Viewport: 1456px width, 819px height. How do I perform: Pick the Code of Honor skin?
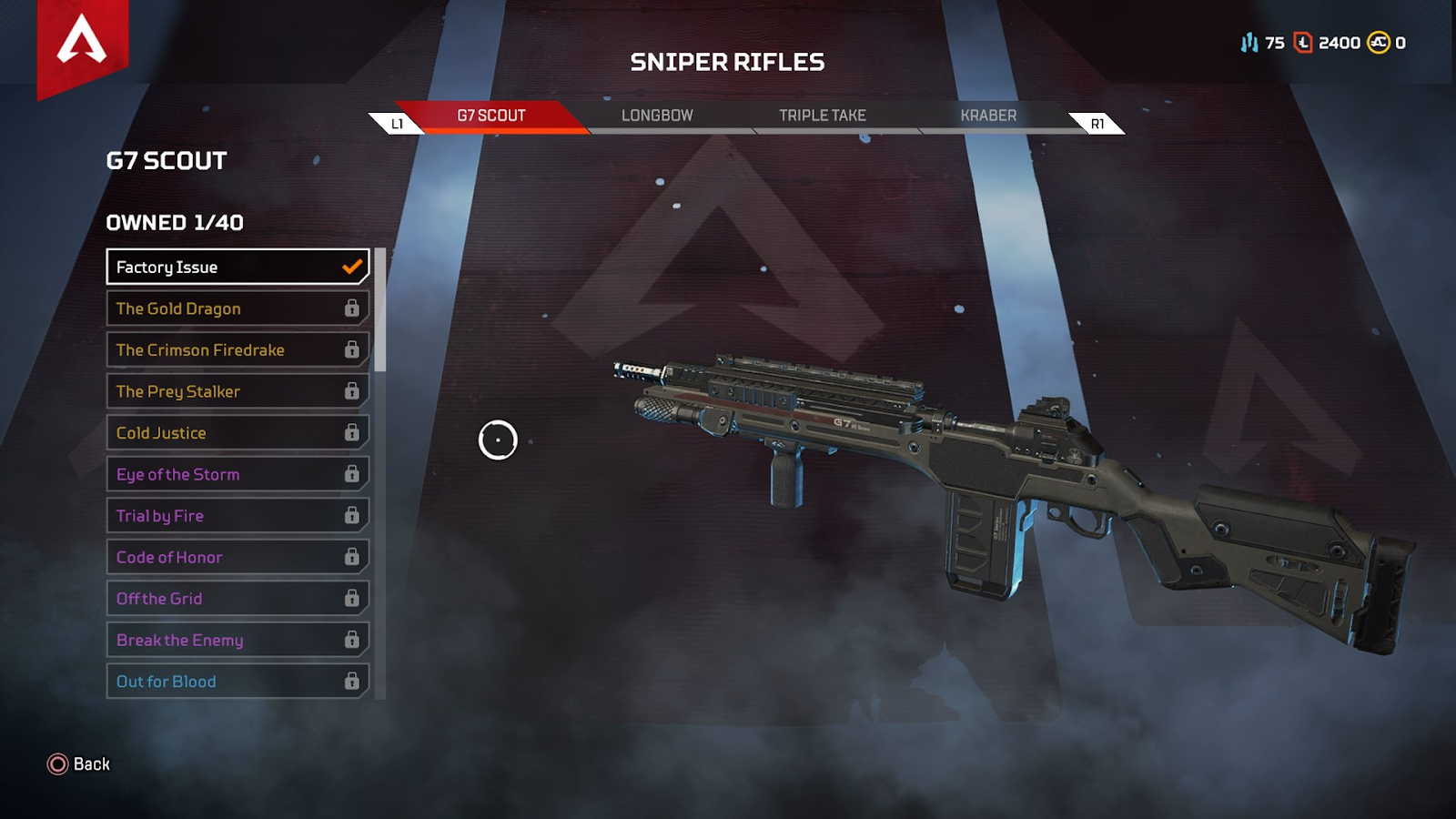(x=237, y=557)
